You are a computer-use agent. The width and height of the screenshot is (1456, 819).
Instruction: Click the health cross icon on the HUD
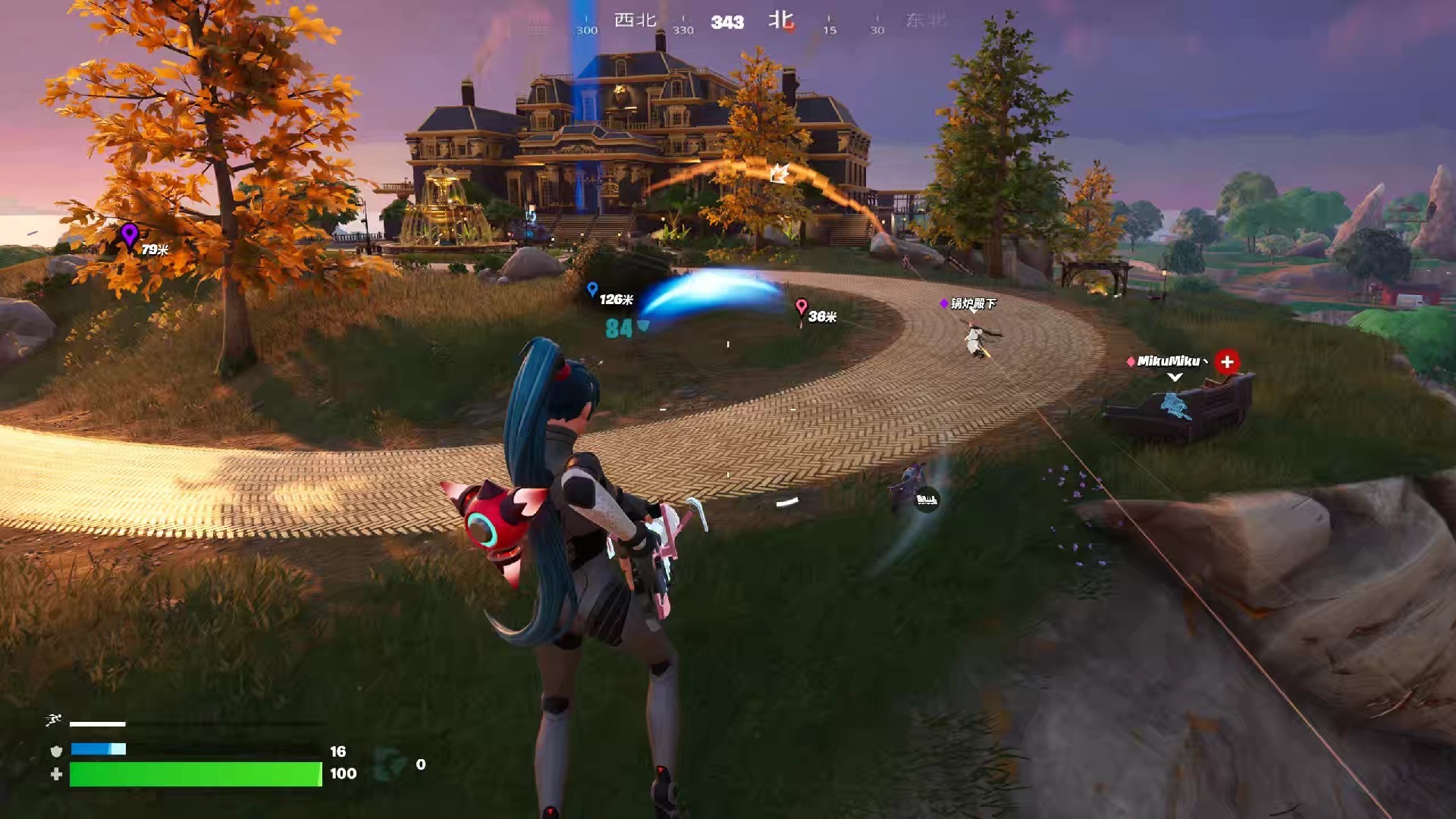coord(58,774)
